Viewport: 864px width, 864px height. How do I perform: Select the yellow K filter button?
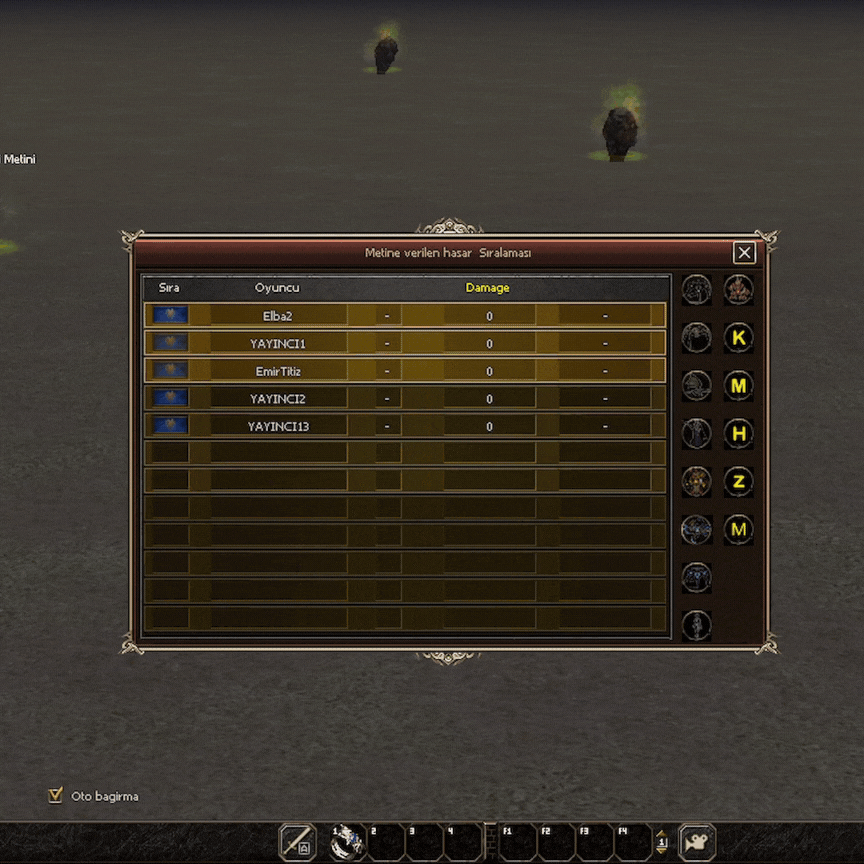pyautogui.click(x=739, y=338)
